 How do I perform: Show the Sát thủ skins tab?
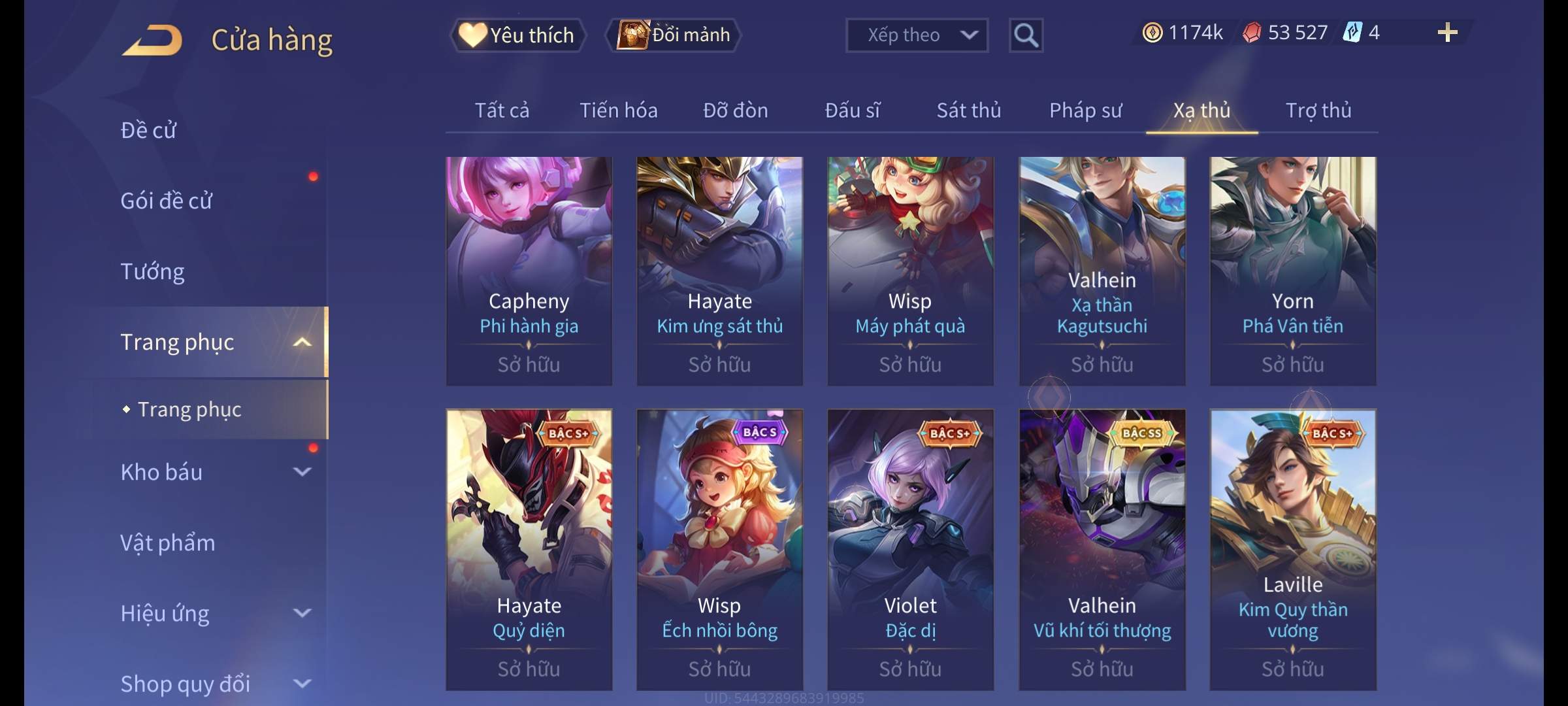coord(968,110)
